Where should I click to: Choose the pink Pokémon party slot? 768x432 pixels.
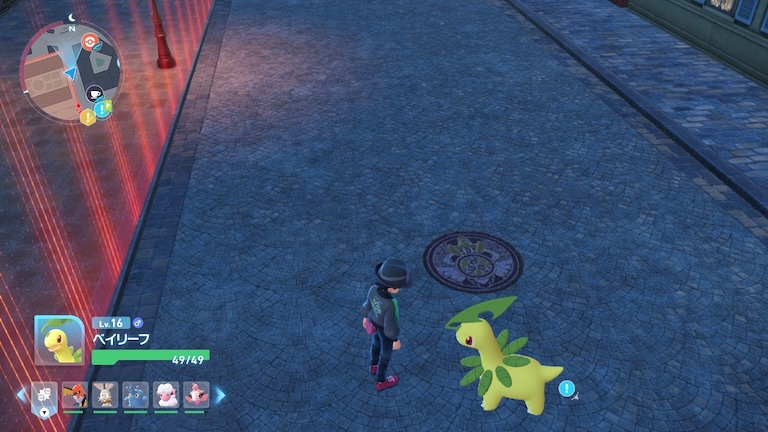(x=195, y=395)
